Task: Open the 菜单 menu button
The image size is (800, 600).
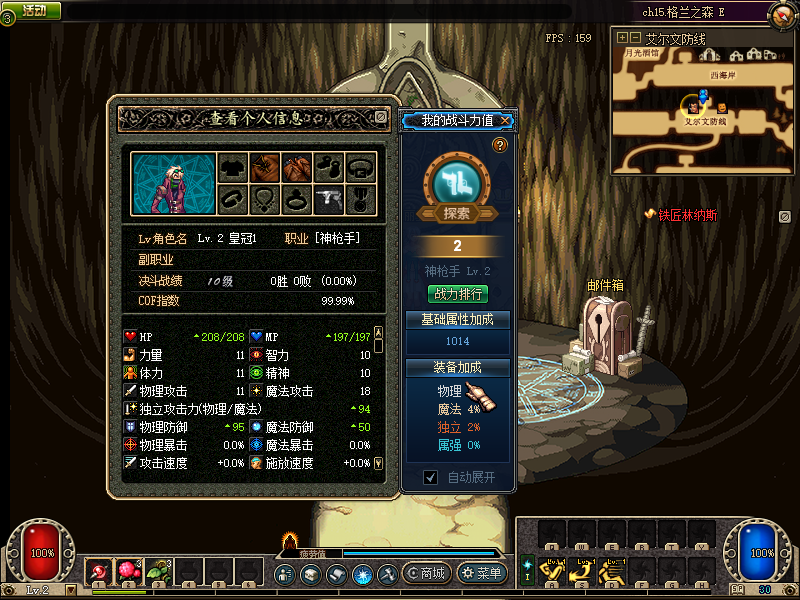Action: 481,574
